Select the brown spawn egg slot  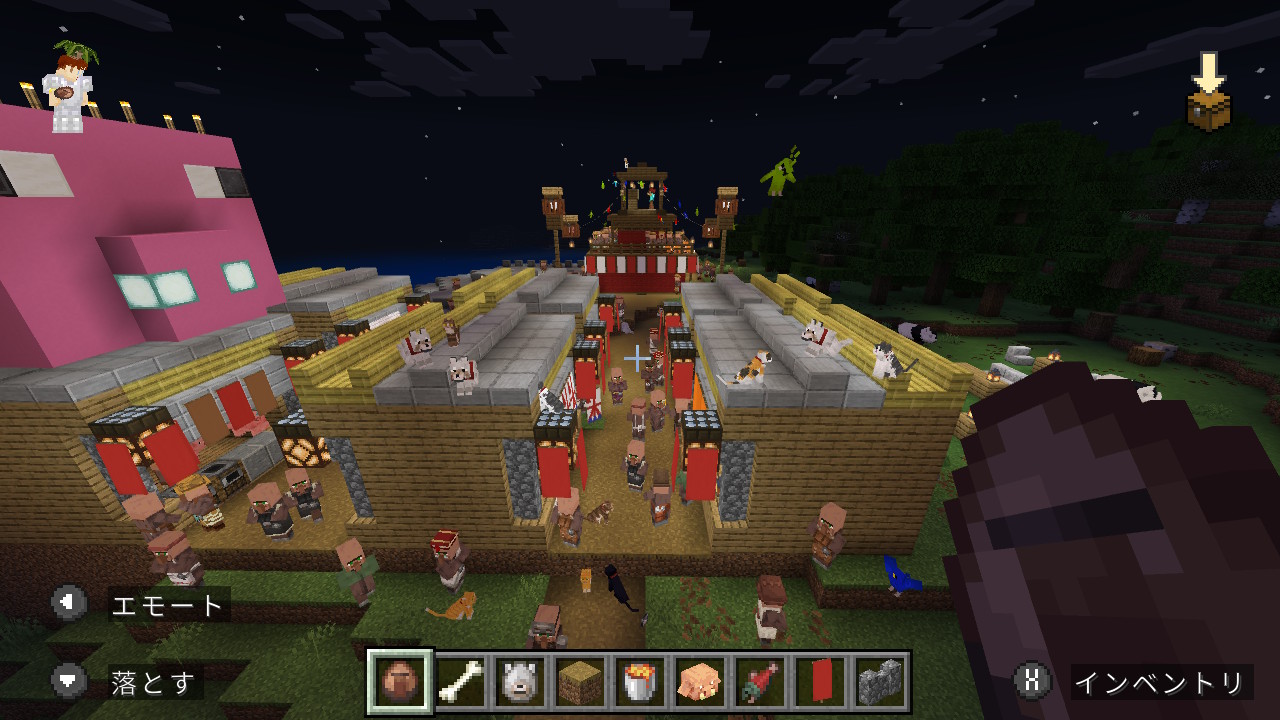click(400, 682)
